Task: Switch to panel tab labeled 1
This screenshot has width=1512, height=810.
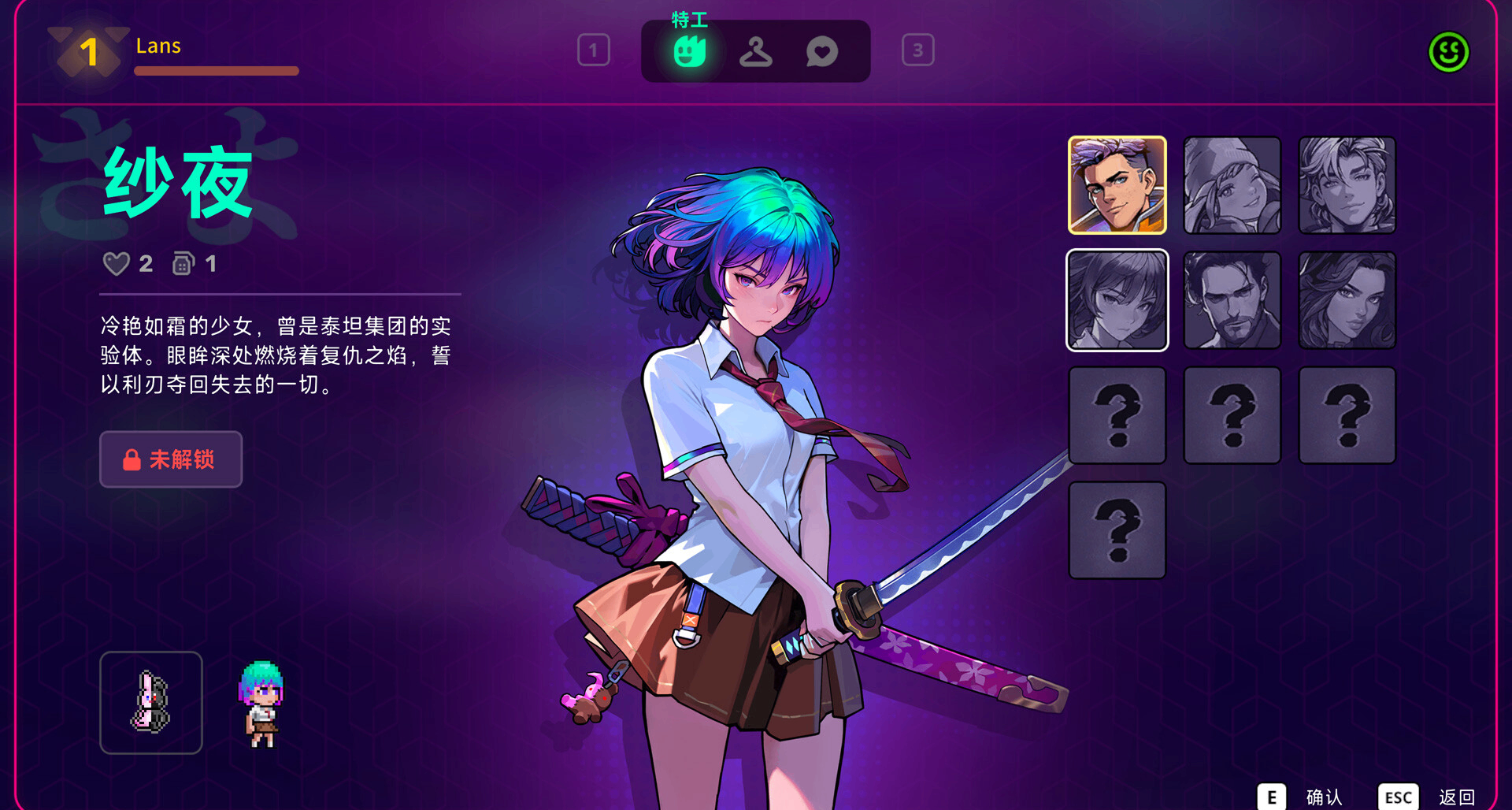Action: 595,50
